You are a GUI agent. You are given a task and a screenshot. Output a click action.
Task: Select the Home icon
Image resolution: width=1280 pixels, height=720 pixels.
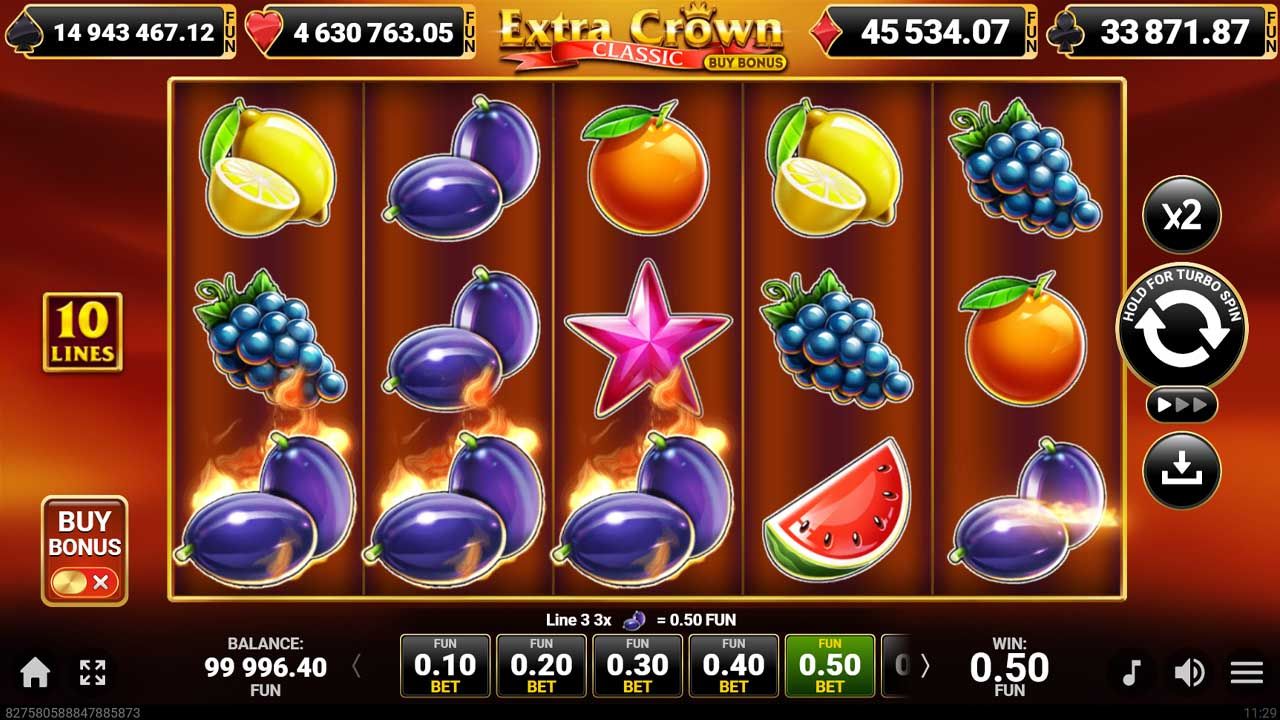(x=36, y=674)
